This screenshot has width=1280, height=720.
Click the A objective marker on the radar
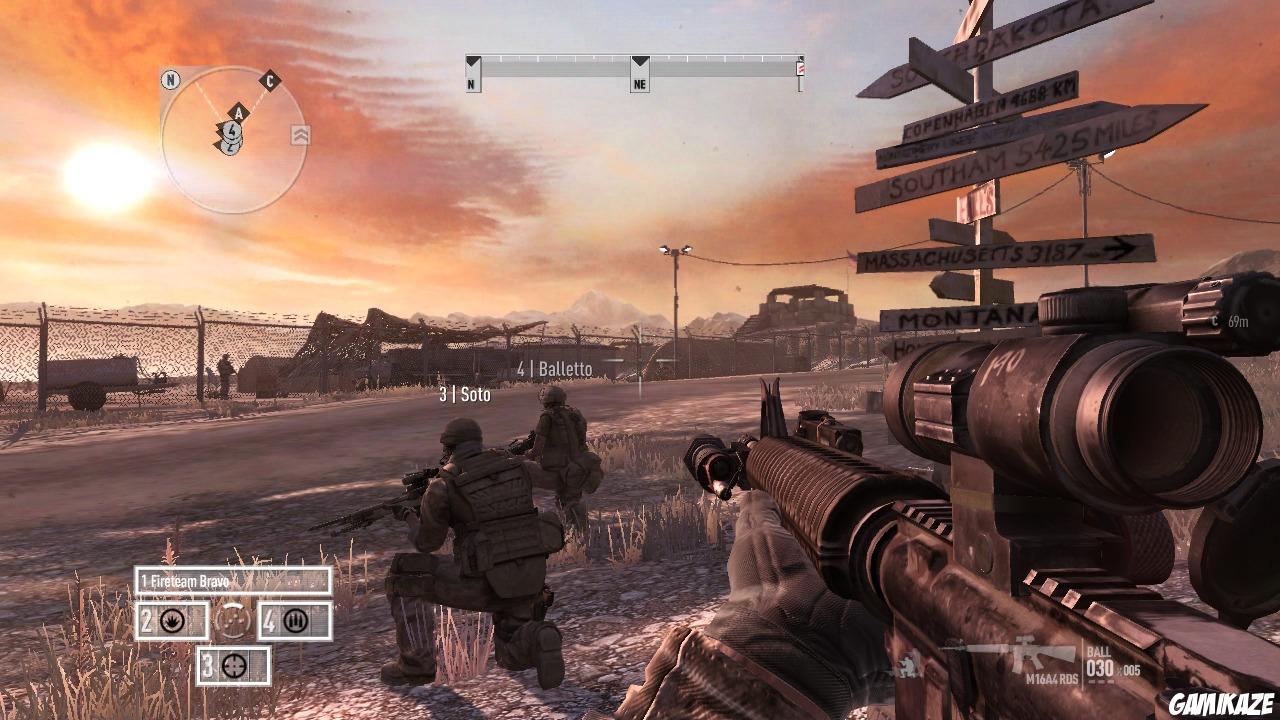coord(239,113)
